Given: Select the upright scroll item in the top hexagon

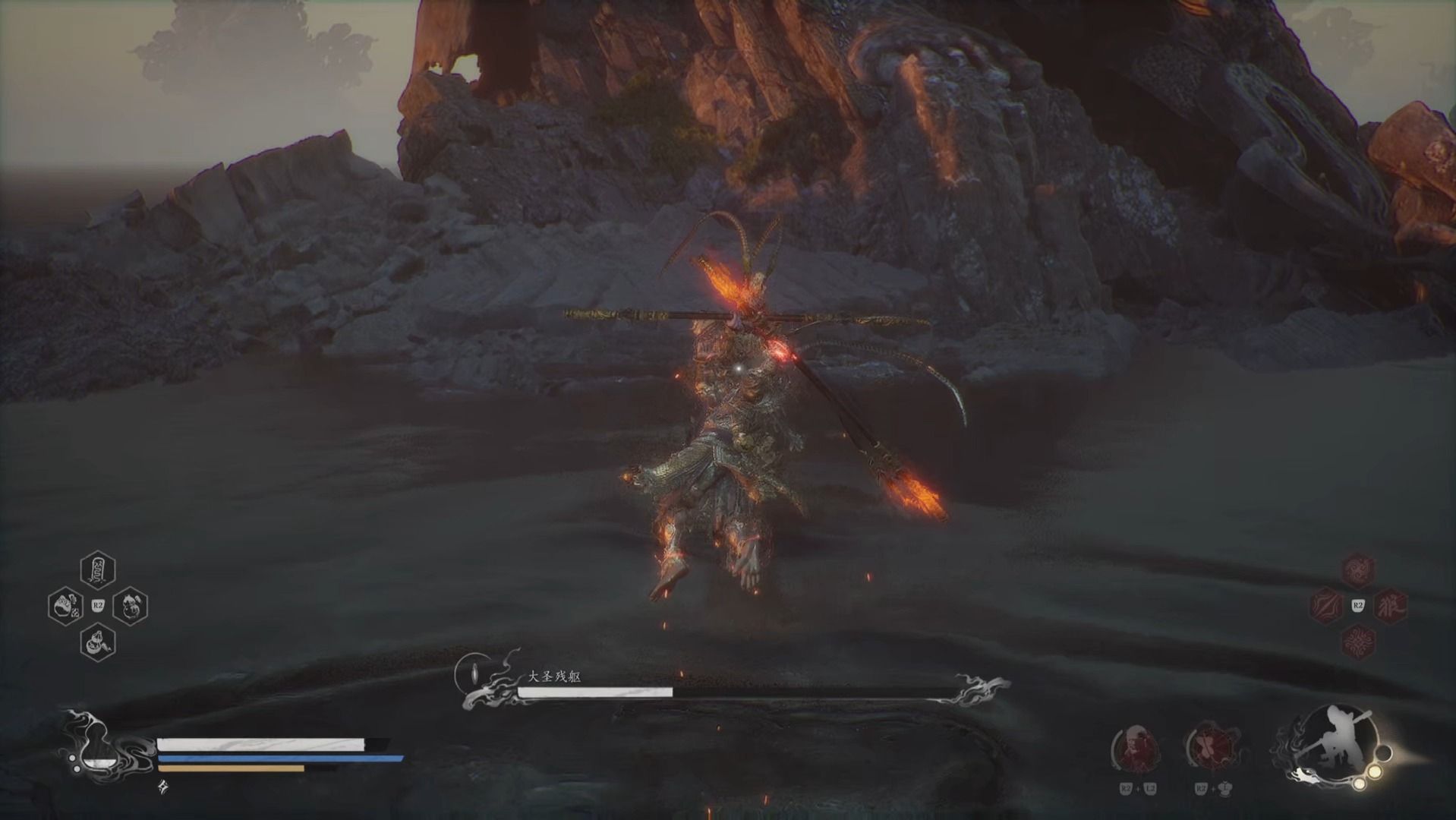Looking at the screenshot, I should (98, 571).
